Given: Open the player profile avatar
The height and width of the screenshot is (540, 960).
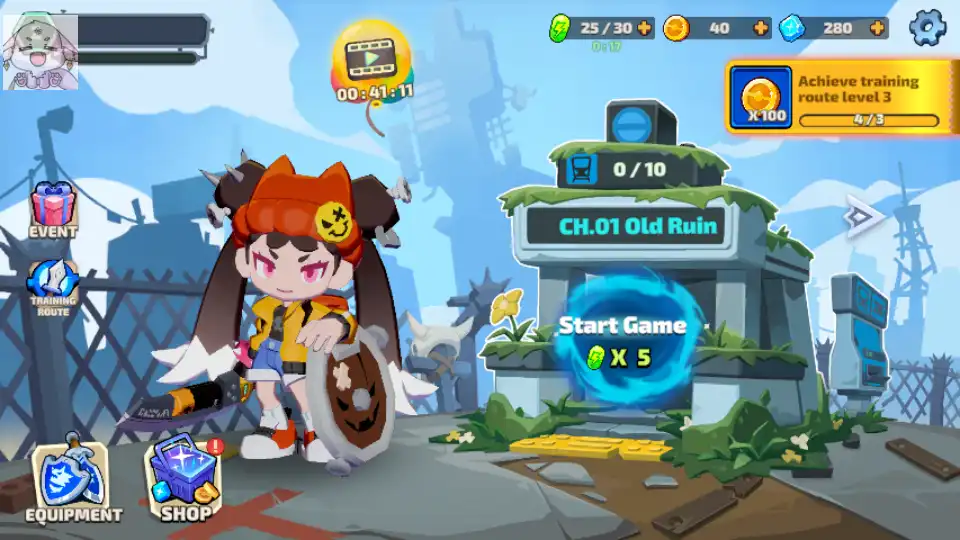Looking at the screenshot, I should click(41, 50).
